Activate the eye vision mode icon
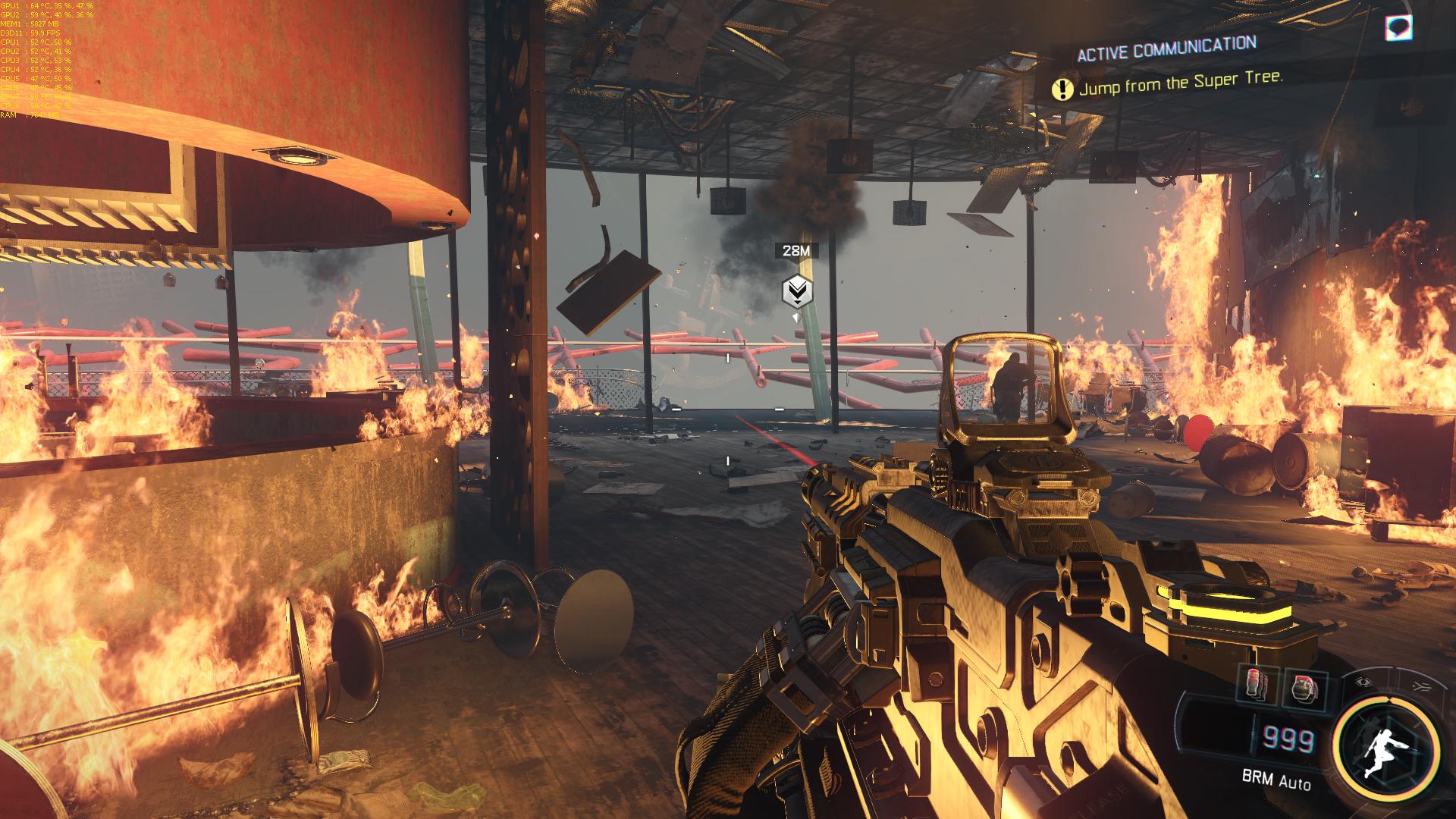The image size is (1456, 819). tap(1363, 682)
